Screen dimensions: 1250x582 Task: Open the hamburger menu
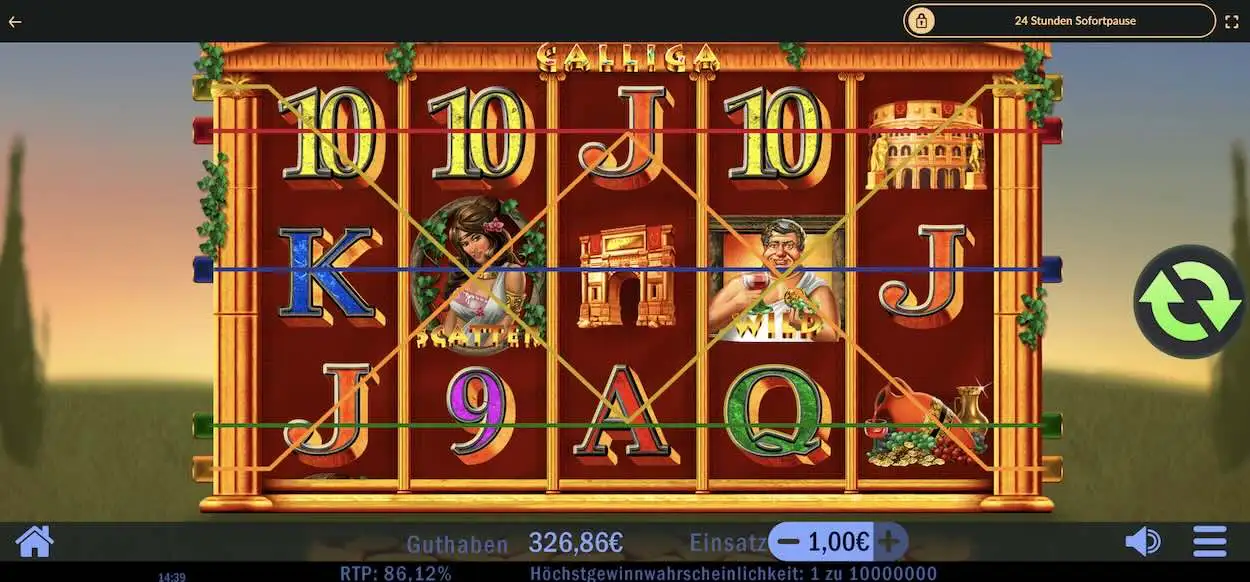tap(1209, 542)
